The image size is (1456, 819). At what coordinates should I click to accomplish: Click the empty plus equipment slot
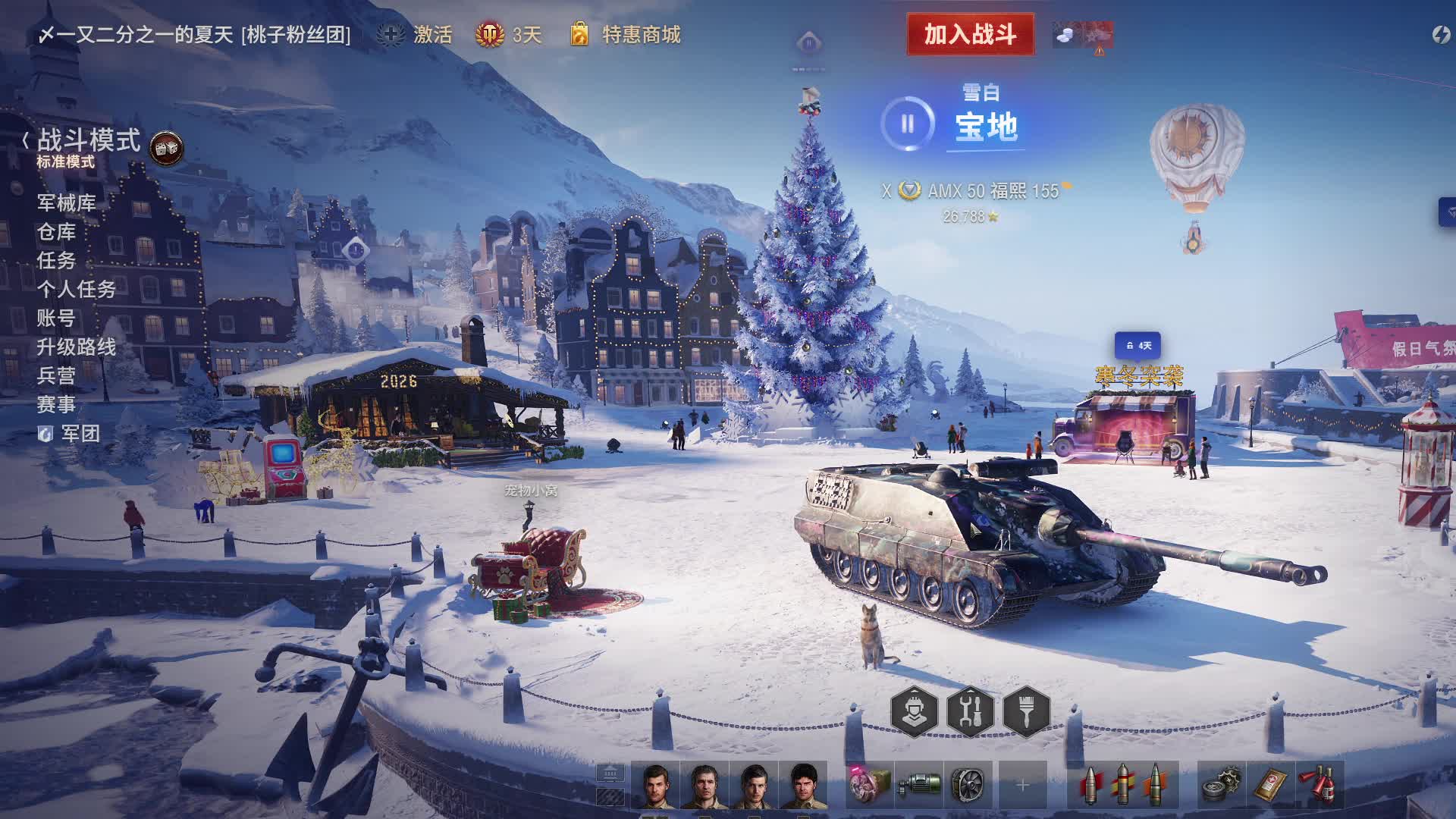click(1022, 786)
